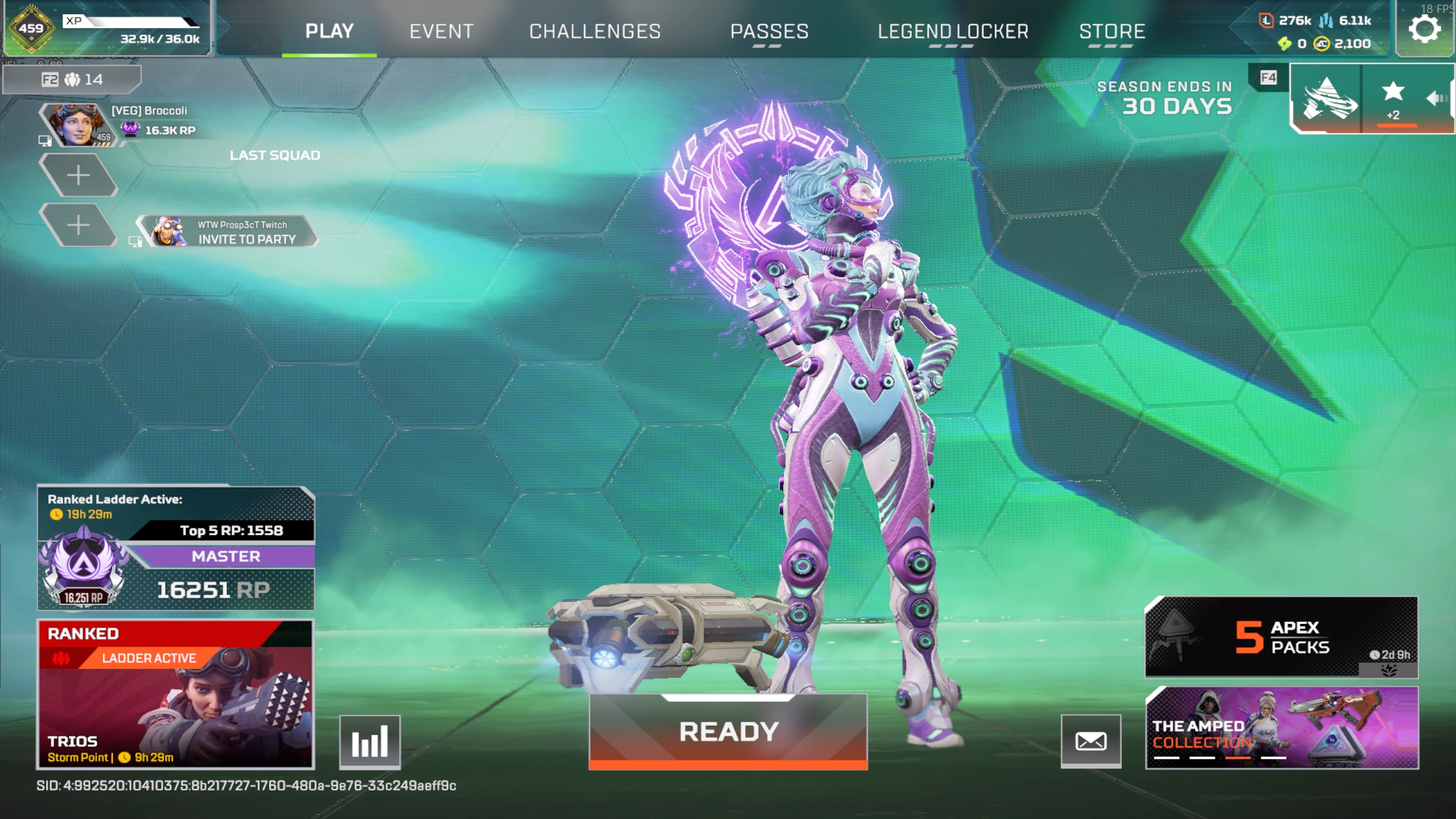
Task: Switch to the Play tab
Action: (329, 31)
